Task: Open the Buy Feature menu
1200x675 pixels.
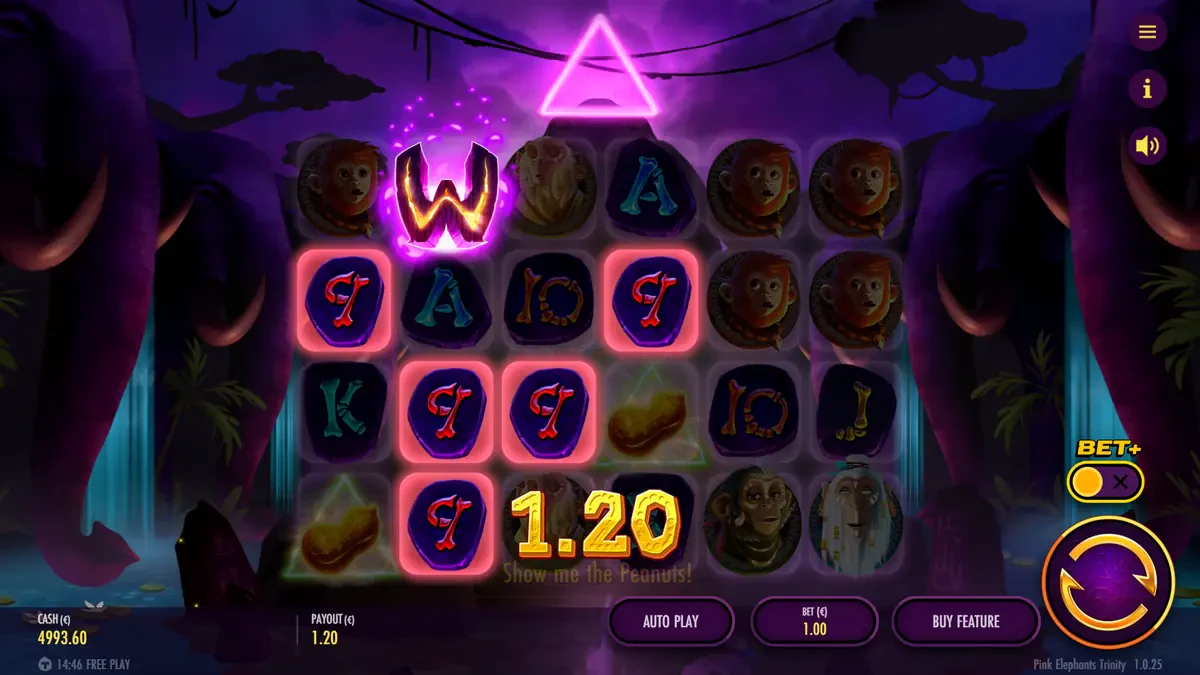Action: click(965, 621)
